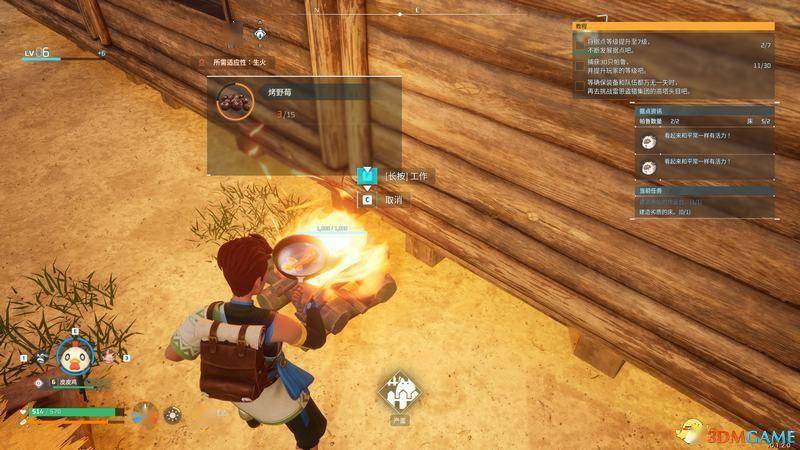
Task: Click the sun time-of-day icon
Action: tap(173, 413)
